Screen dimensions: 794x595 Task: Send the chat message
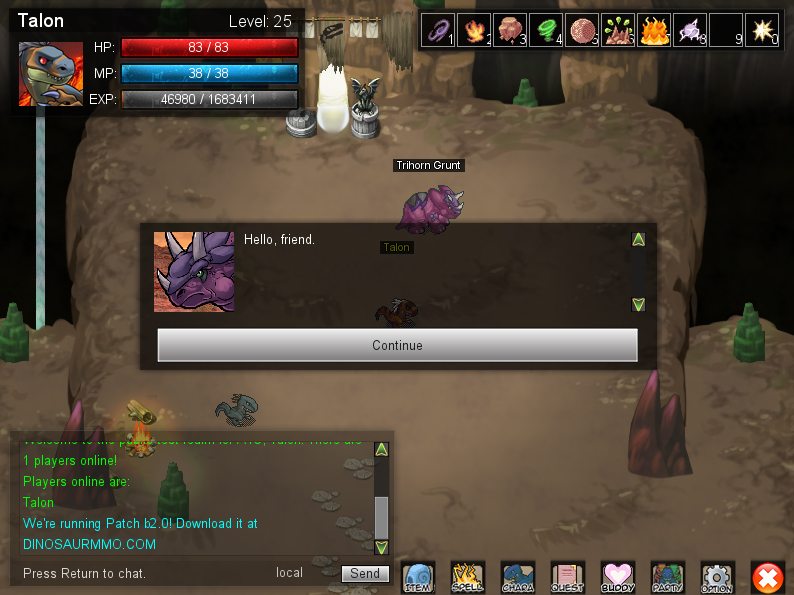[365, 573]
